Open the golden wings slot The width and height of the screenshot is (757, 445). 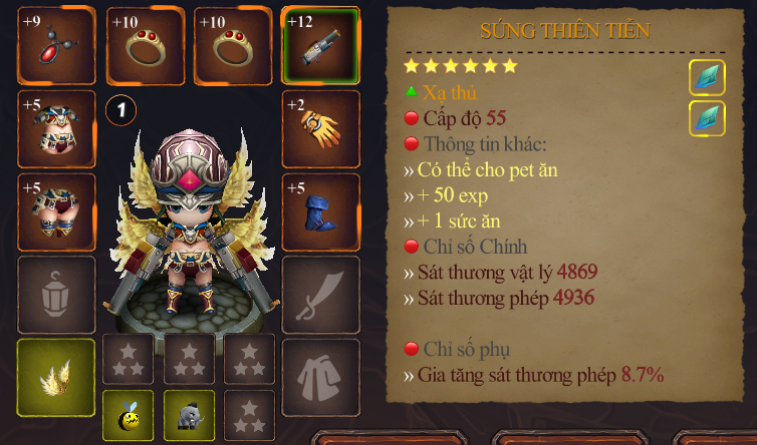[56, 377]
